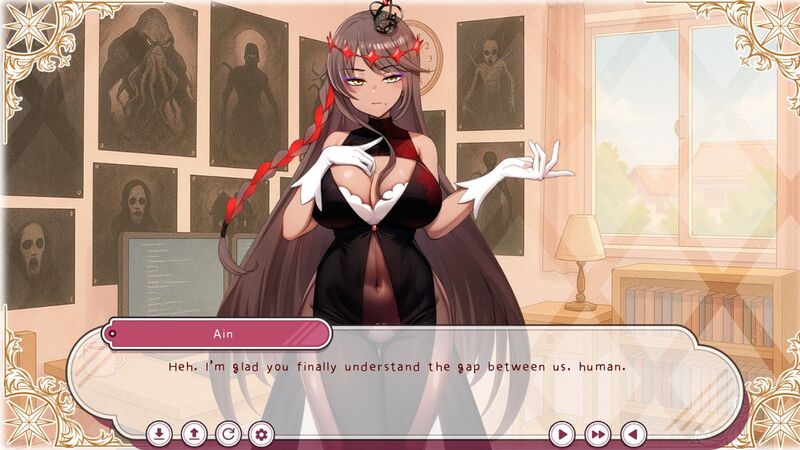Screen dimensions: 800x450
Task: Fast-forward dialogue with the double-arrow skip button
Action: point(598,434)
